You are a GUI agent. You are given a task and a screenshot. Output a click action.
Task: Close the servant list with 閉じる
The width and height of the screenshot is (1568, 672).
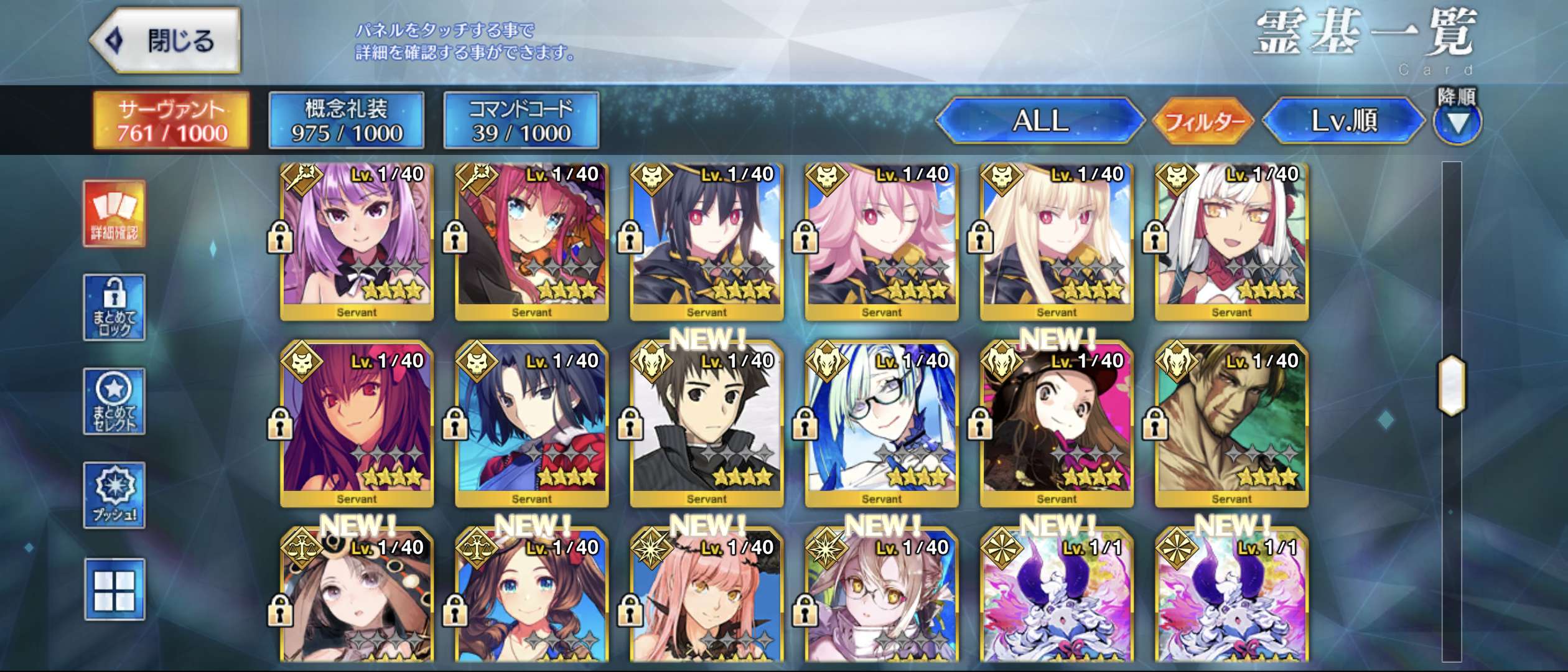pos(166,41)
